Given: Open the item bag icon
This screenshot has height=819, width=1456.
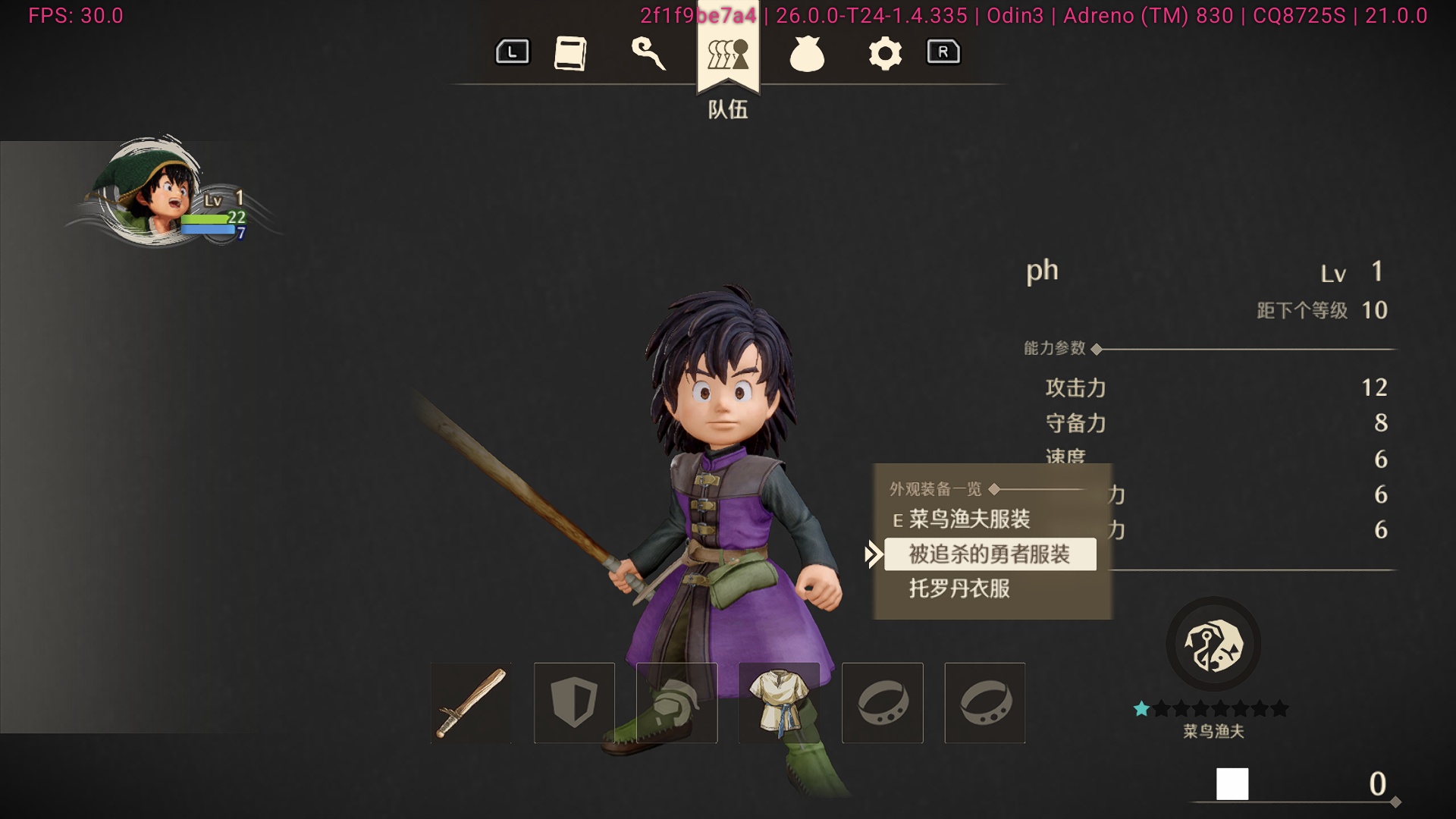Looking at the screenshot, I should point(806,54).
